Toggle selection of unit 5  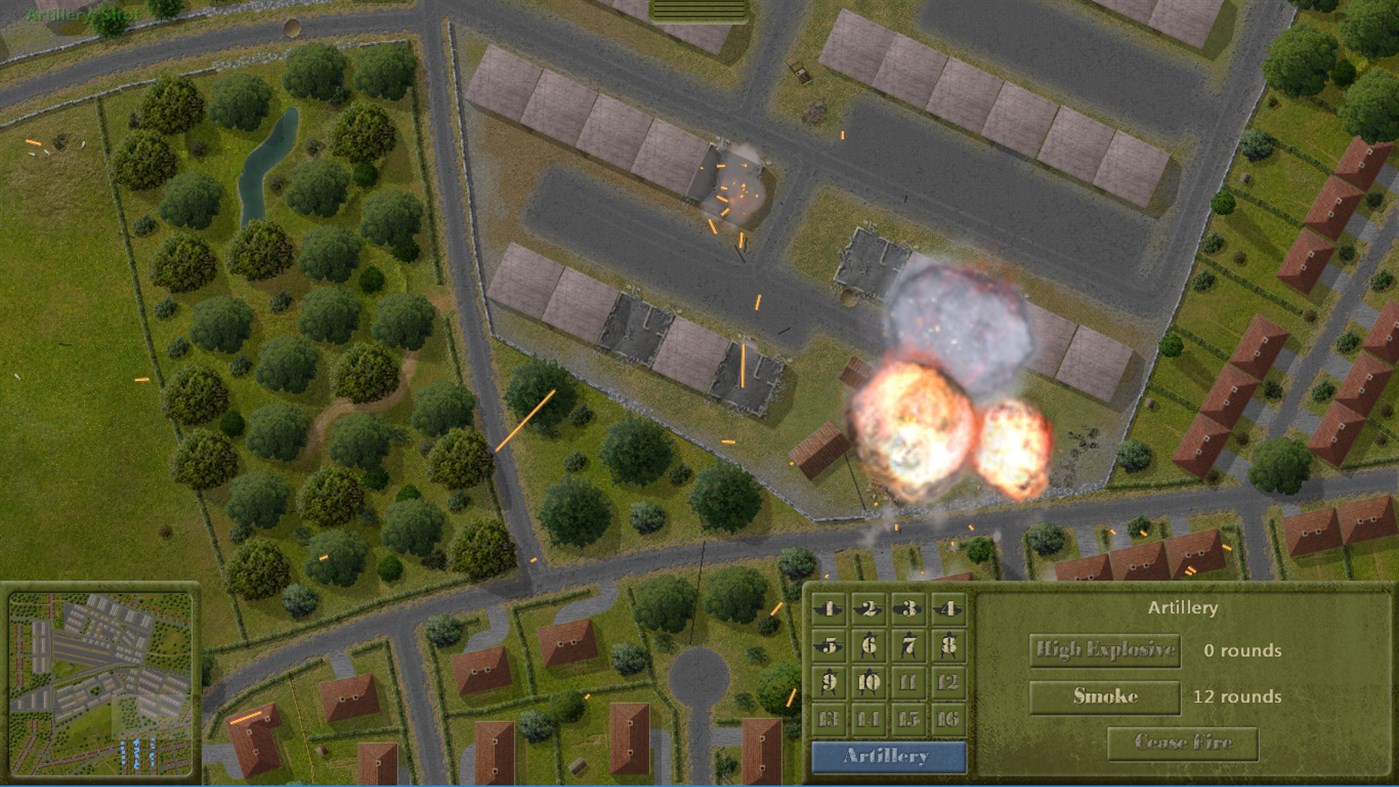coord(829,646)
